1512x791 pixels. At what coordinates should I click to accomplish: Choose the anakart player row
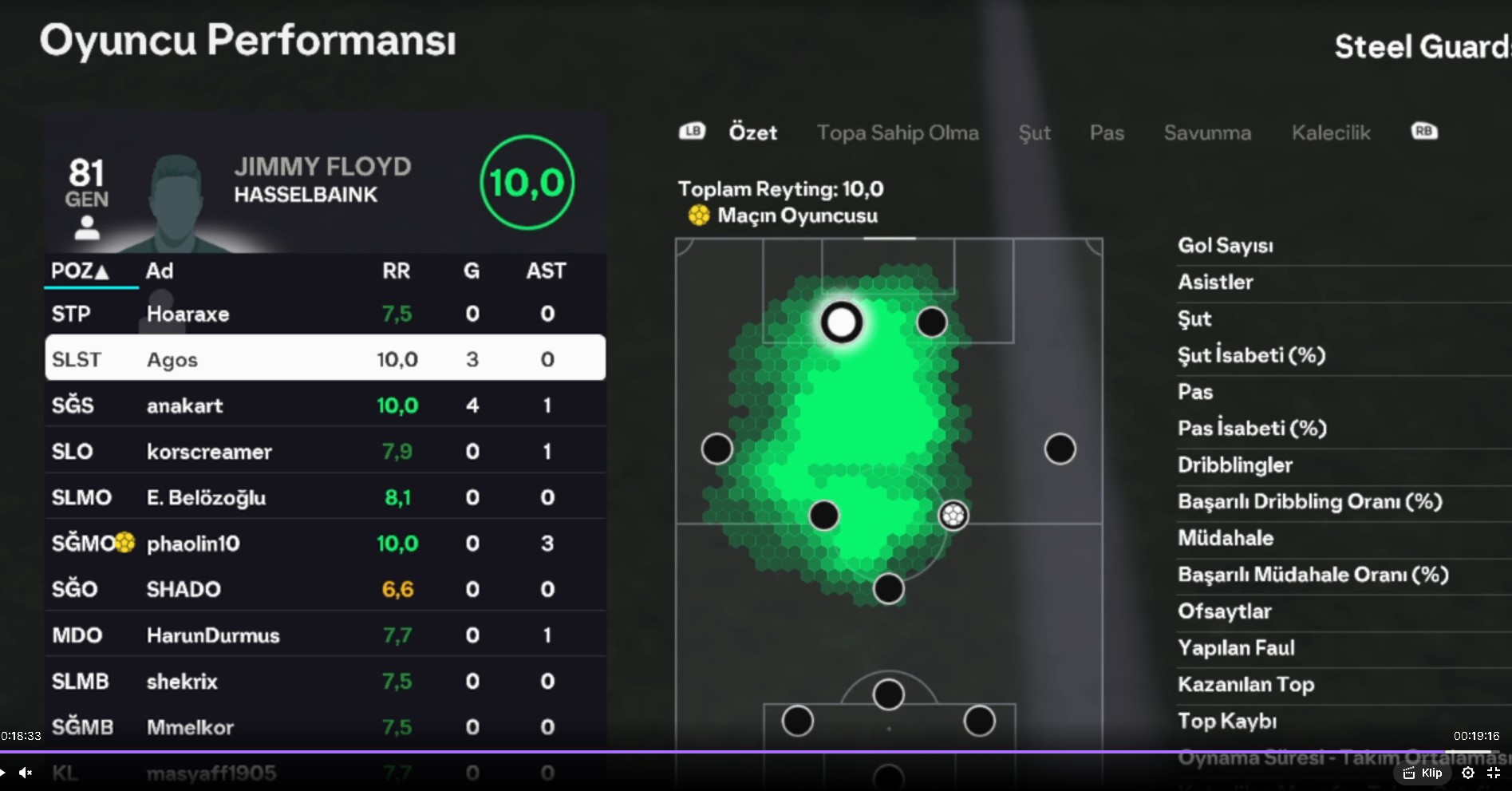point(325,405)
